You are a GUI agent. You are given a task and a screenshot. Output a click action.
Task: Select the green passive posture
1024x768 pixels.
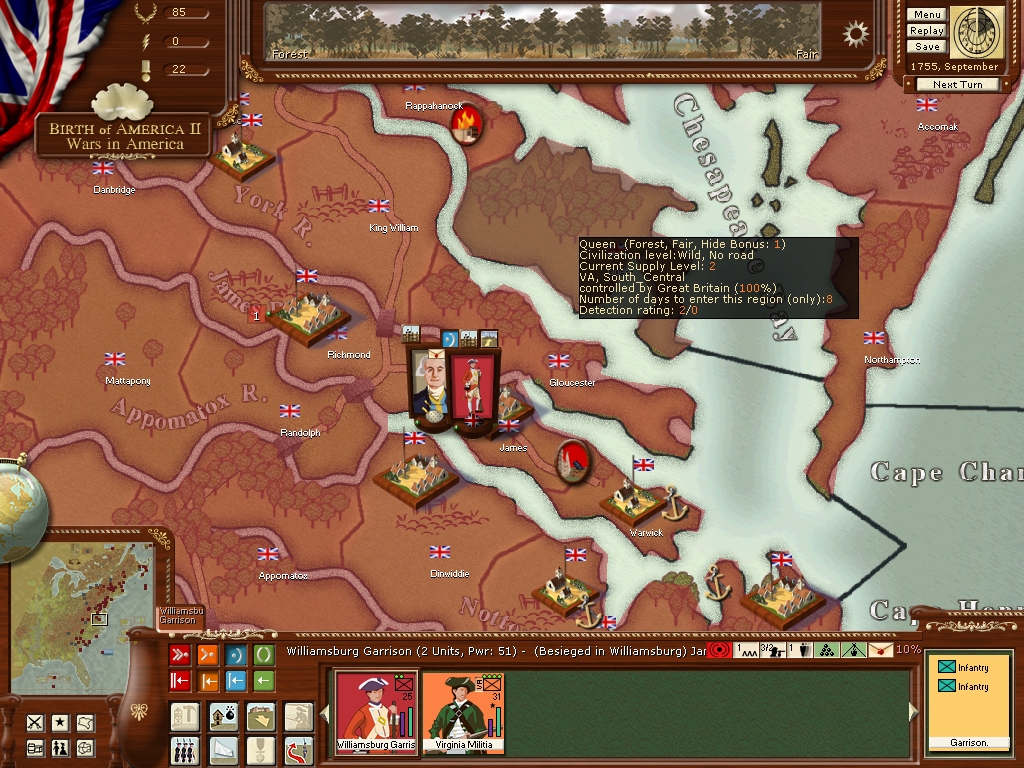(x=264, y=655)
